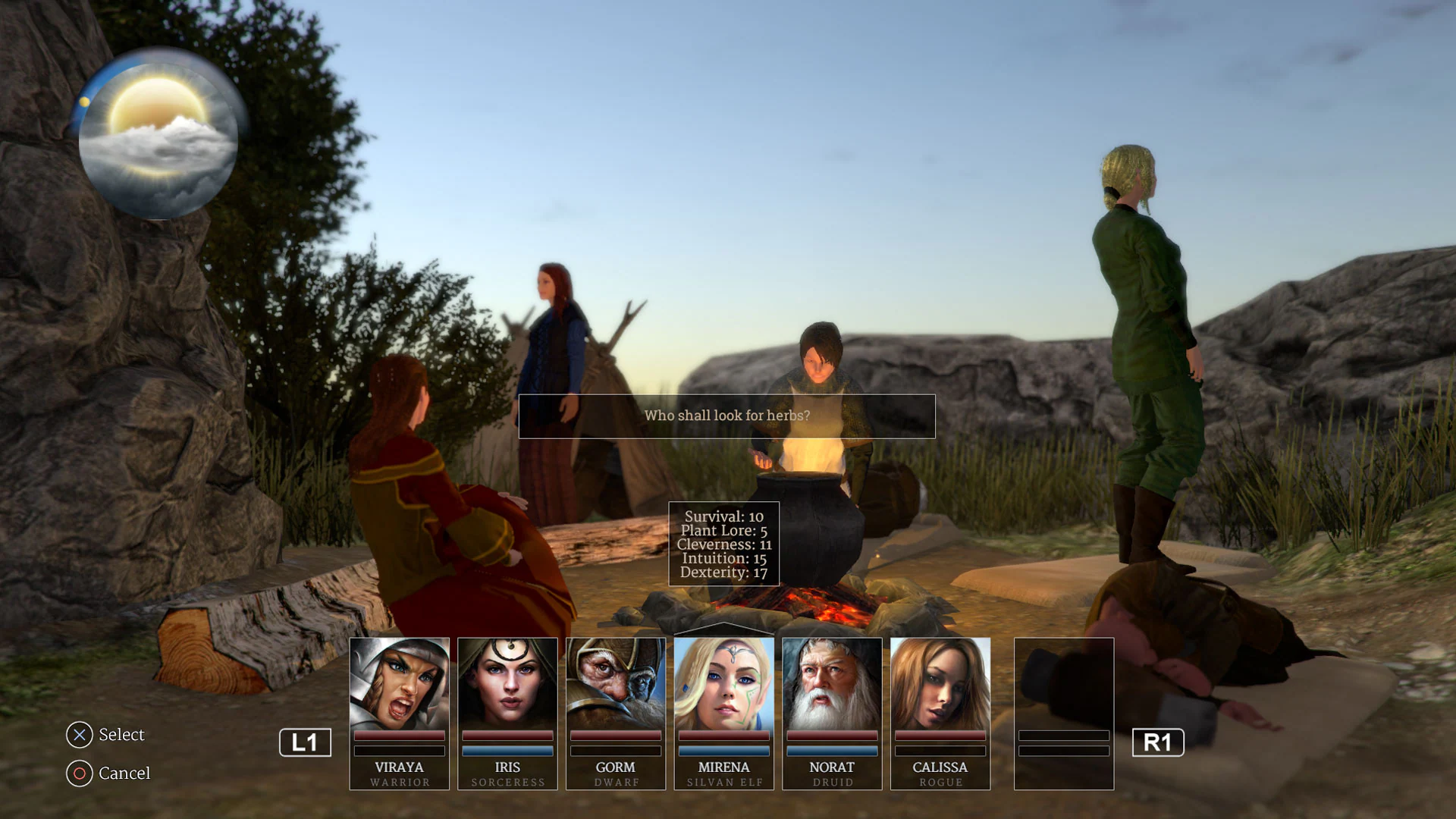
Task: Click the Circle button Cancel icon
Action: click(79, 773)
